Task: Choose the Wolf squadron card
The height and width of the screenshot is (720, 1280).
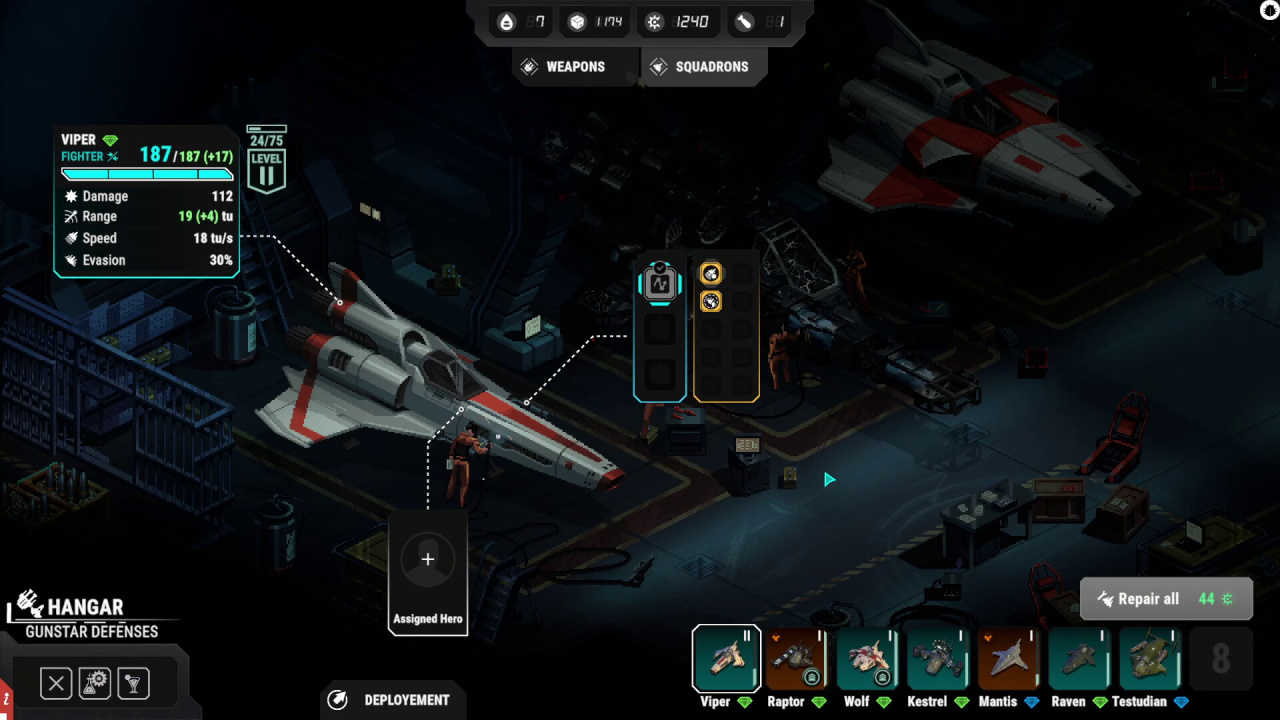Action: tap(867, 659)
